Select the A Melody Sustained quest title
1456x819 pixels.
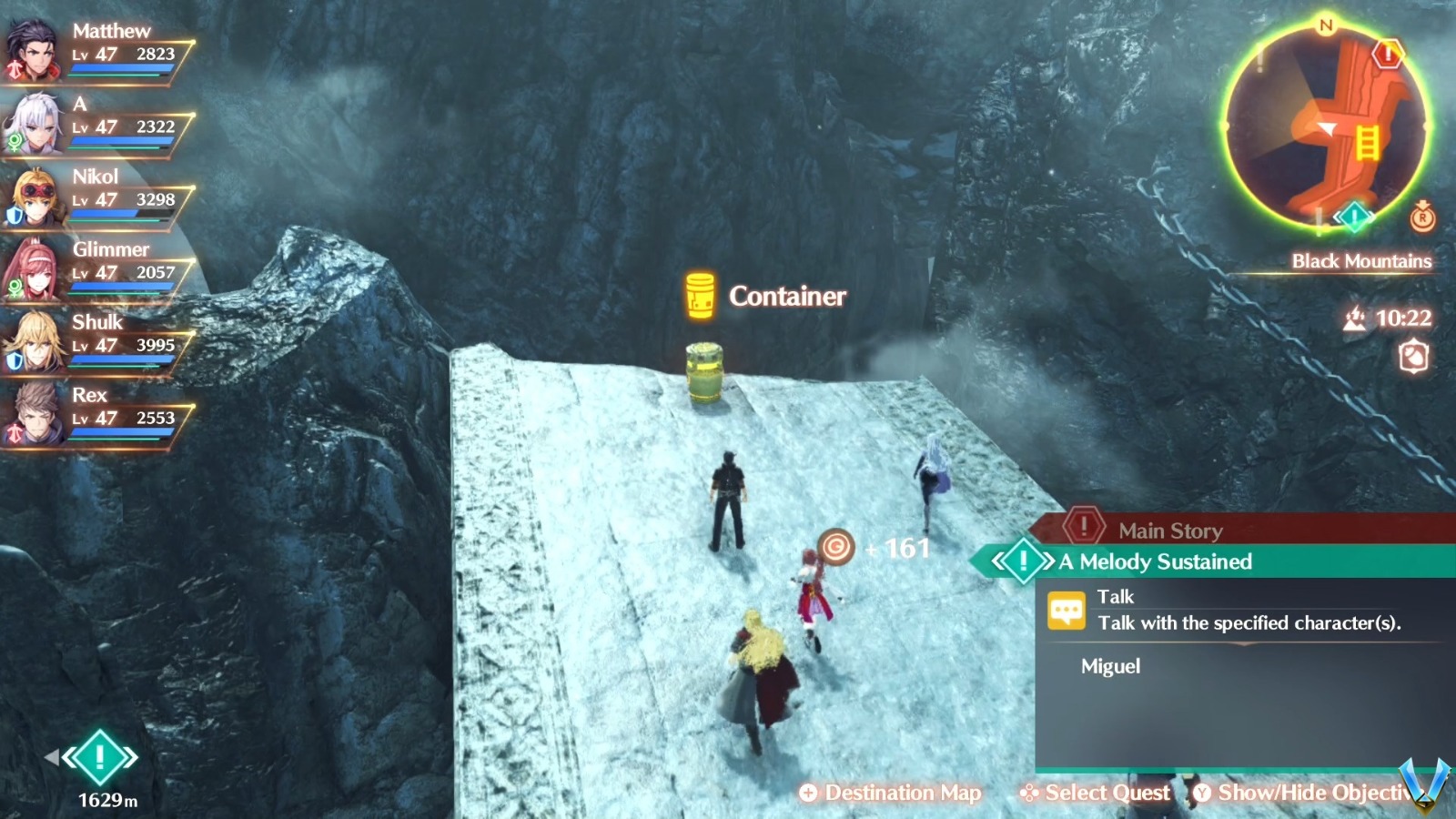1154,562
